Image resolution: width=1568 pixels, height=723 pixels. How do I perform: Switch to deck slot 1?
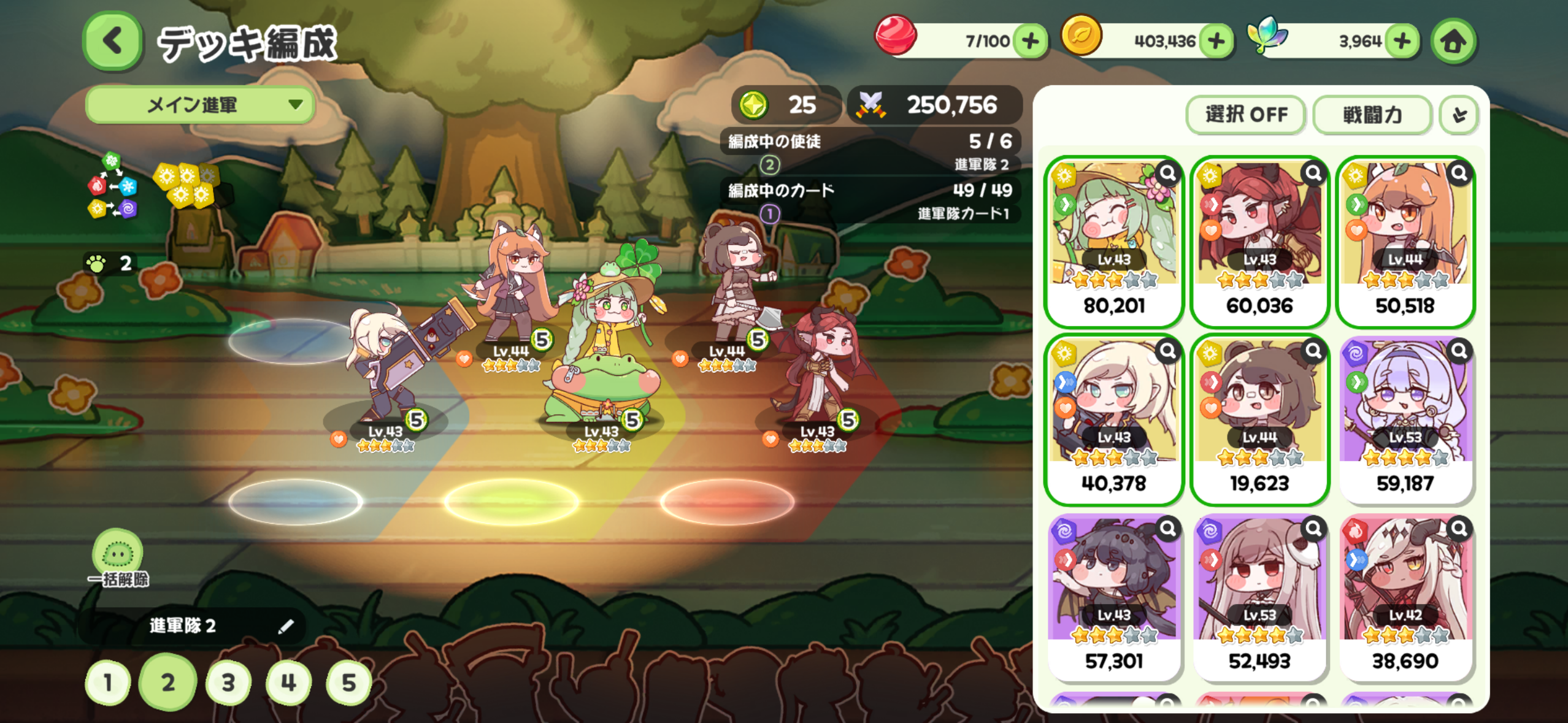point(108,683)
